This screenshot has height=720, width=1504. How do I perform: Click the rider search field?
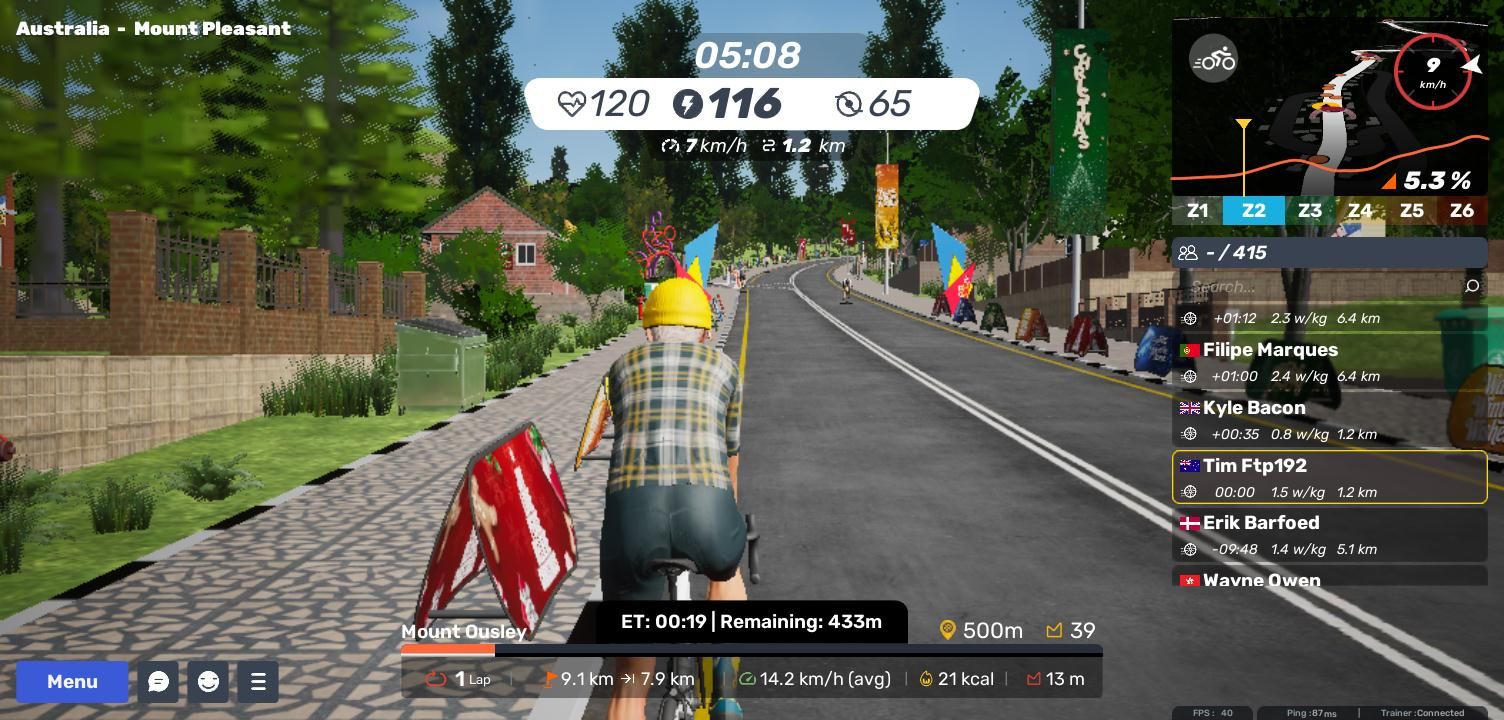pyautogui.click(x=1320, y=287)
